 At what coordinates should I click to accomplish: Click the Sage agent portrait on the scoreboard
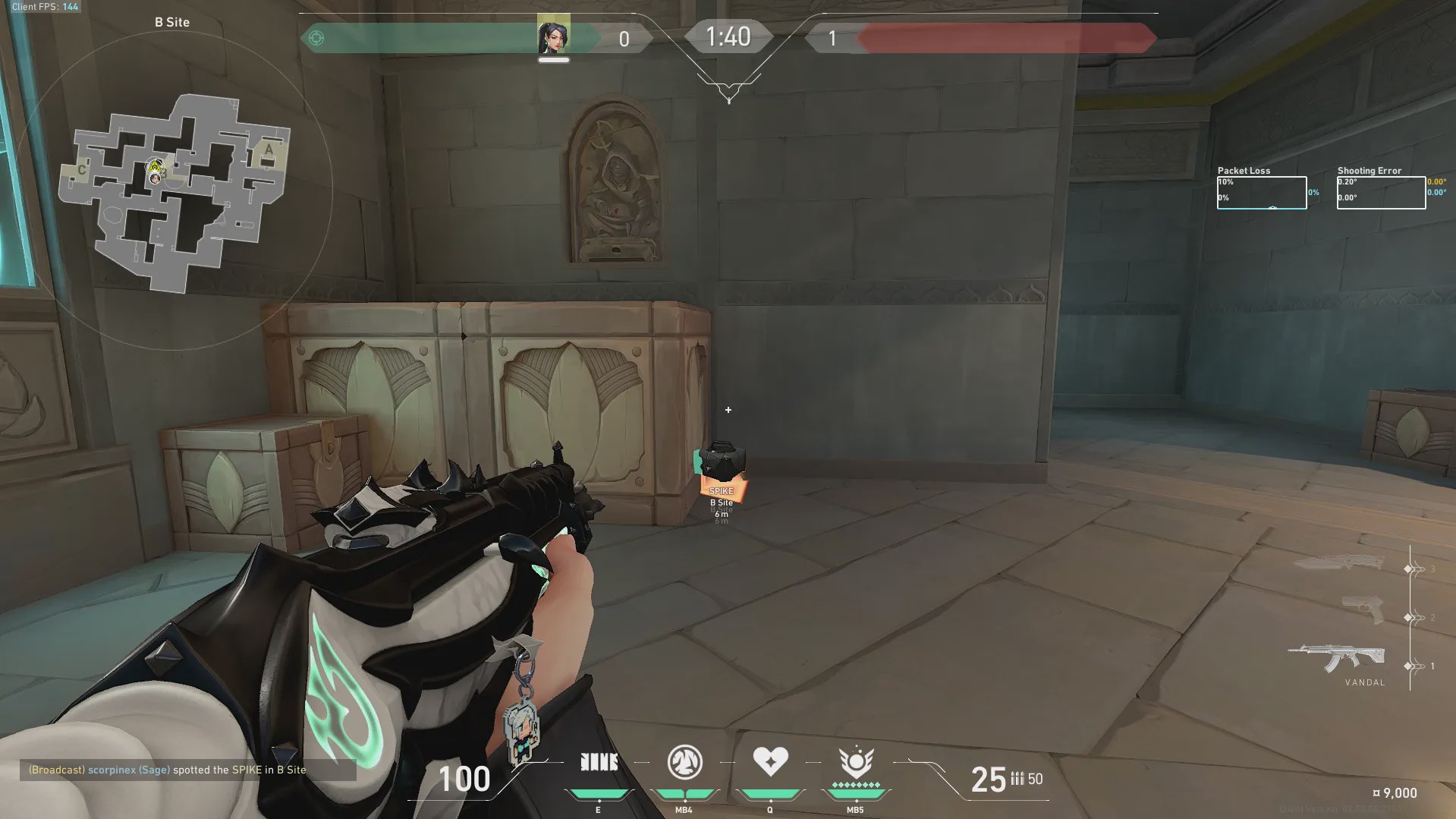click(554, 36)
